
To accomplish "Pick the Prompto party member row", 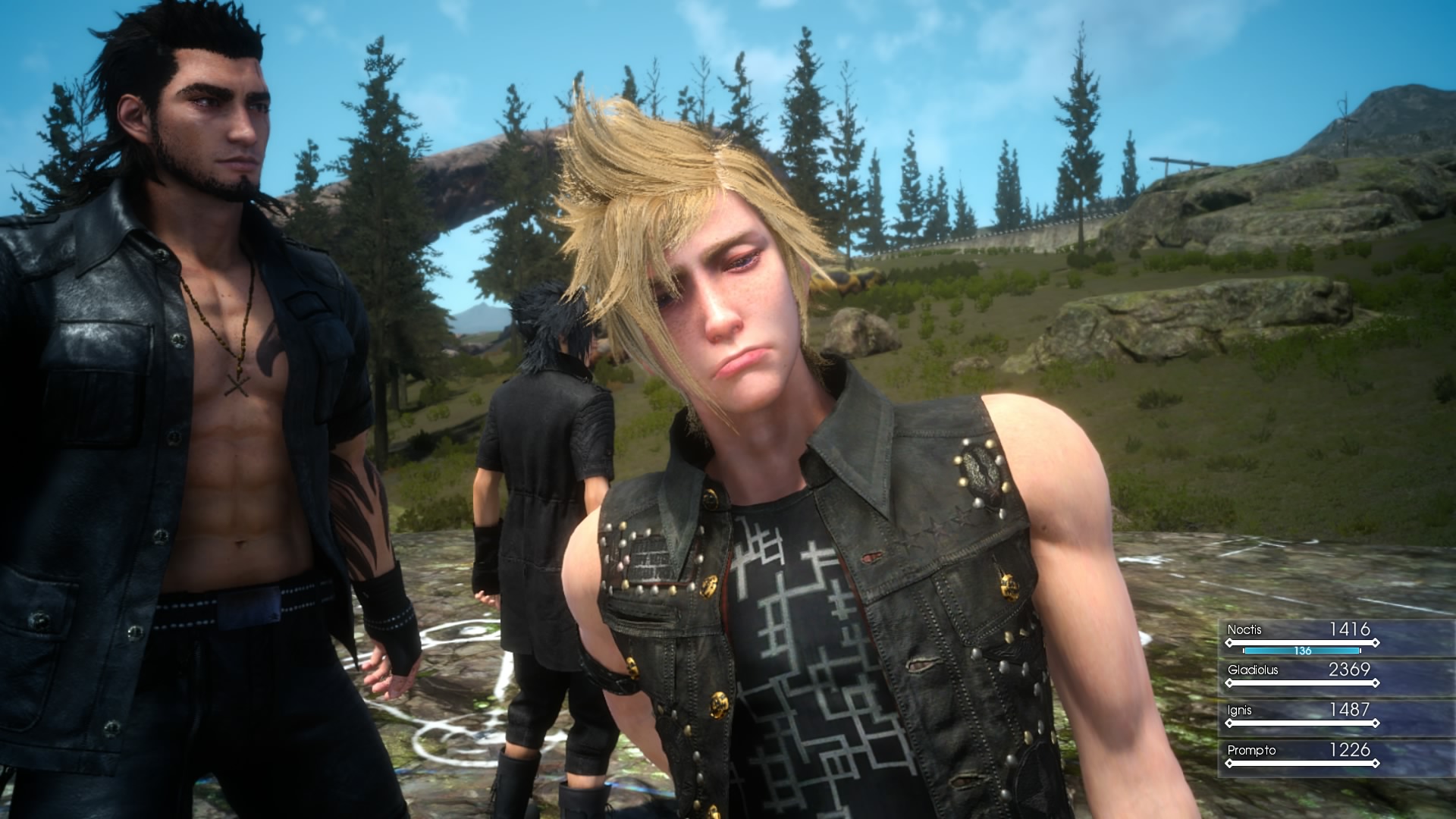I will (x=1301, y=755).
